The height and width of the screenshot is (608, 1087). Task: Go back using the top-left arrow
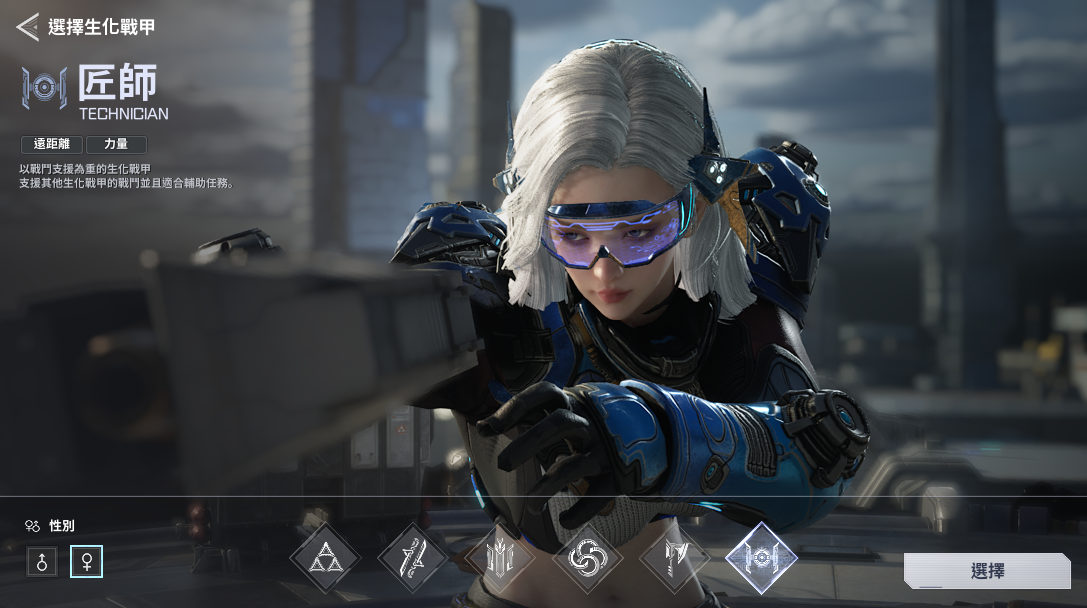pyautogui.click(x=27, y=27)
